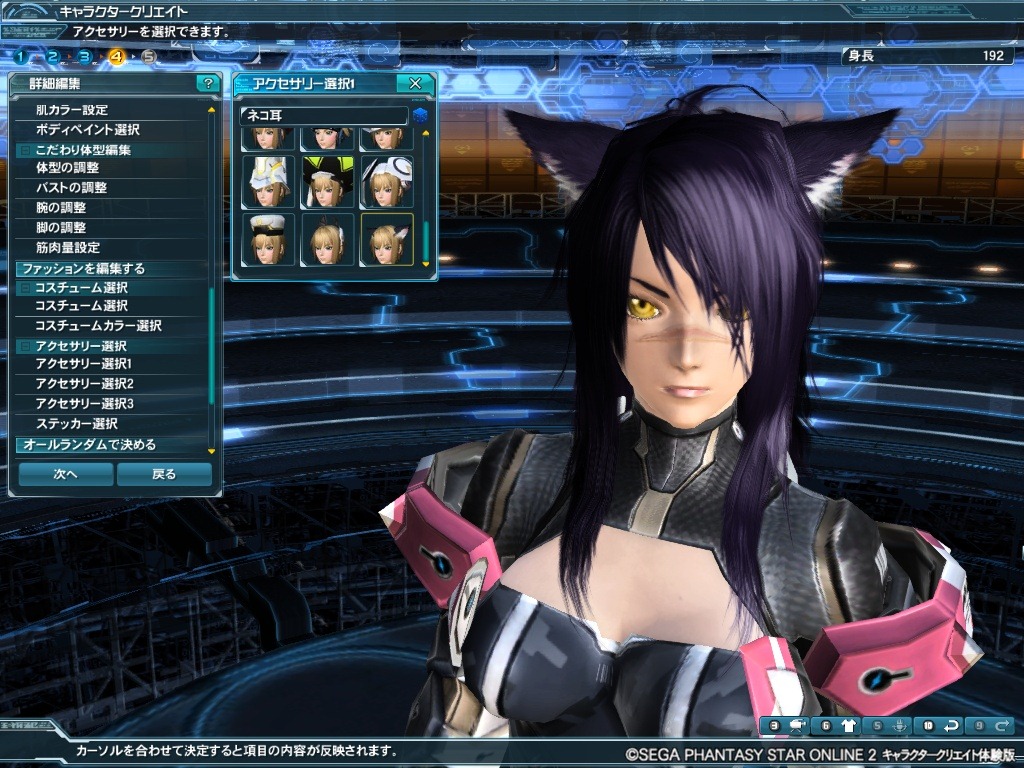Image resolution: width=1024 pixels, height=768 pixels.
Task: Choose 脚の調整 leg adjustment
Action: (61, 227)
